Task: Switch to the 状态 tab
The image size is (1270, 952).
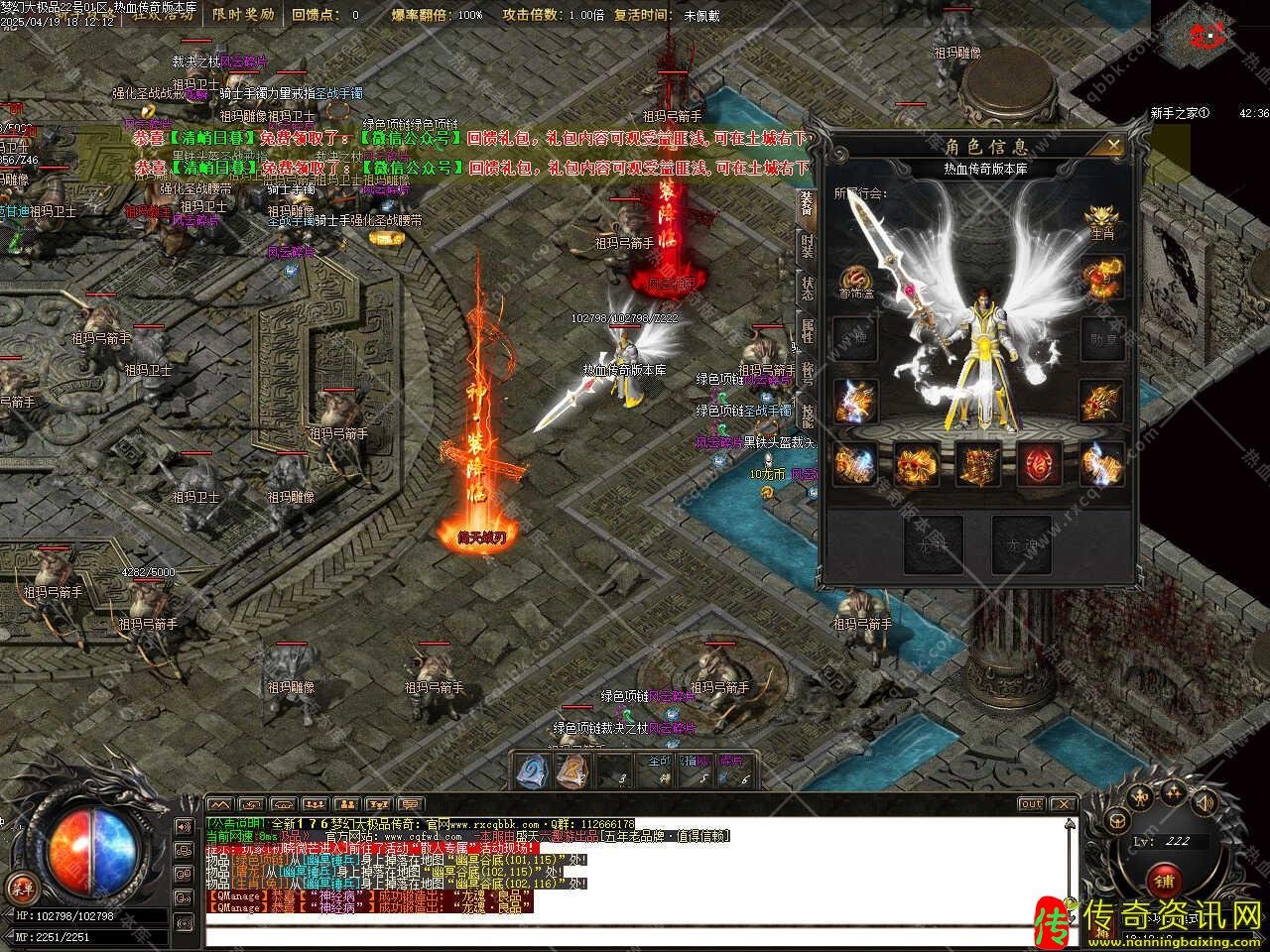Action: [x=807, y=289]
